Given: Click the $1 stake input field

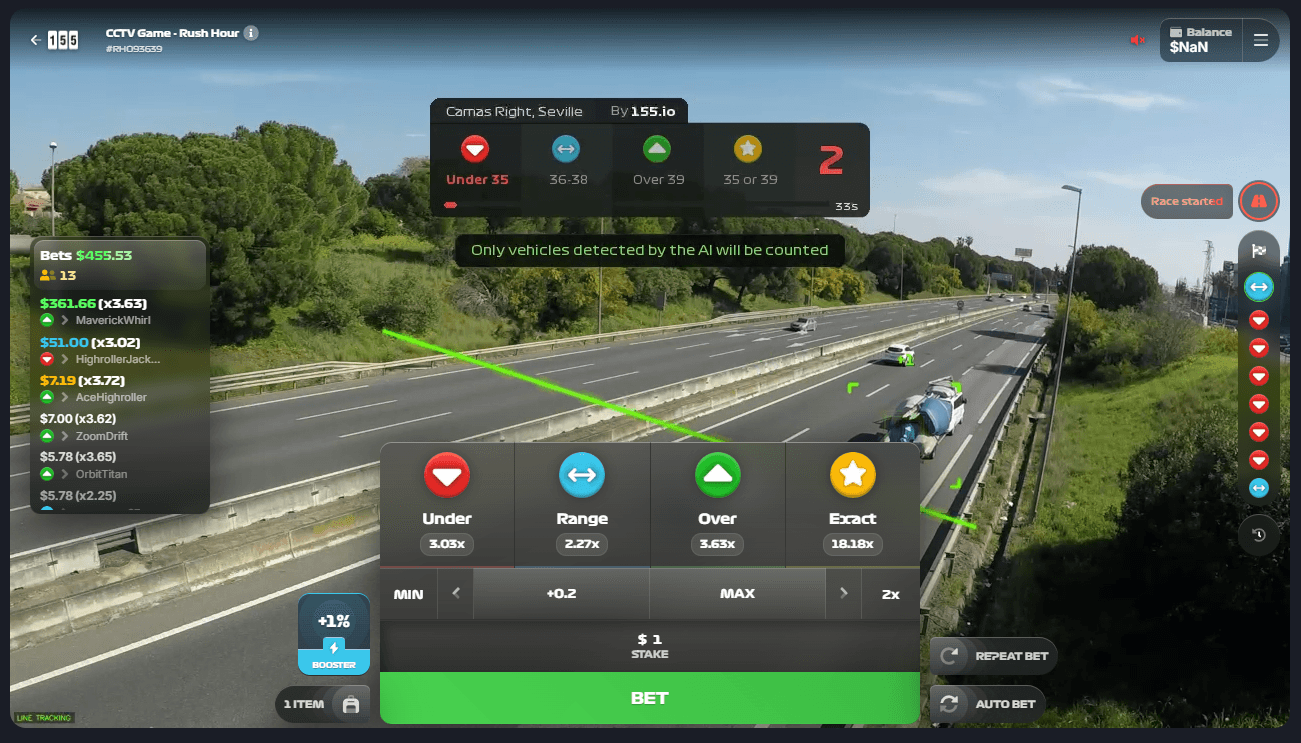Looking at the screenshot, I should click(x=650, y=646).
